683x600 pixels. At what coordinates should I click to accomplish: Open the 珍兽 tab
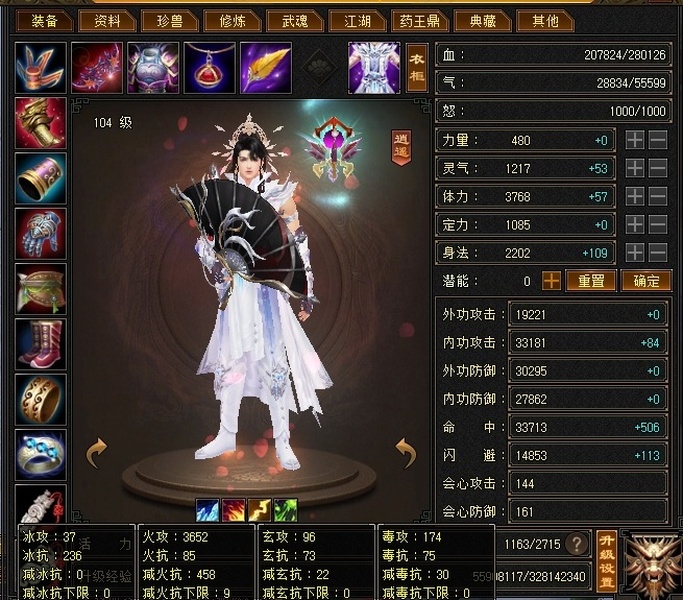click(x=169, y=20)
